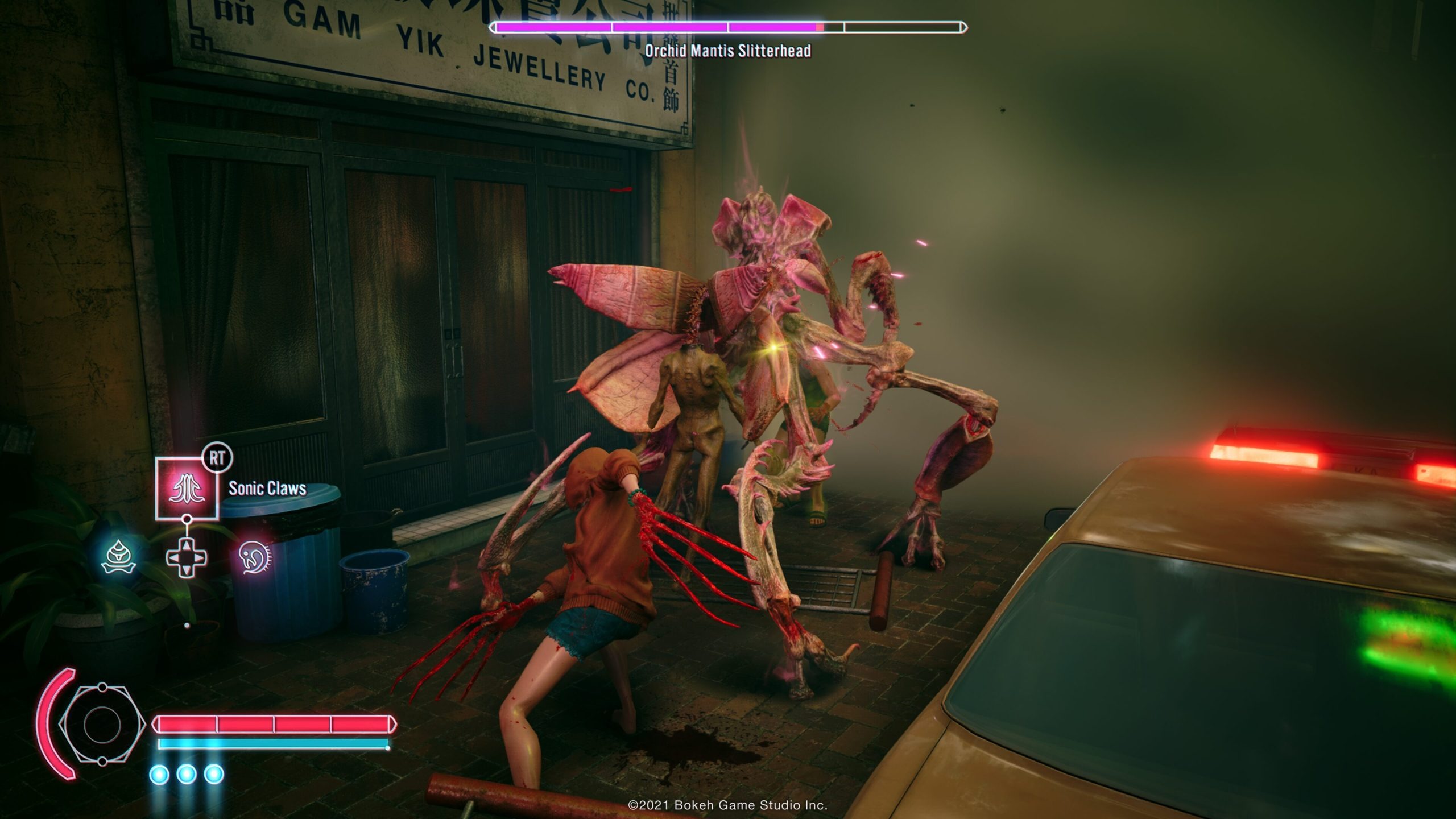Click the Sonic Claws text label

pyautogui.click(x=267, y=487)
